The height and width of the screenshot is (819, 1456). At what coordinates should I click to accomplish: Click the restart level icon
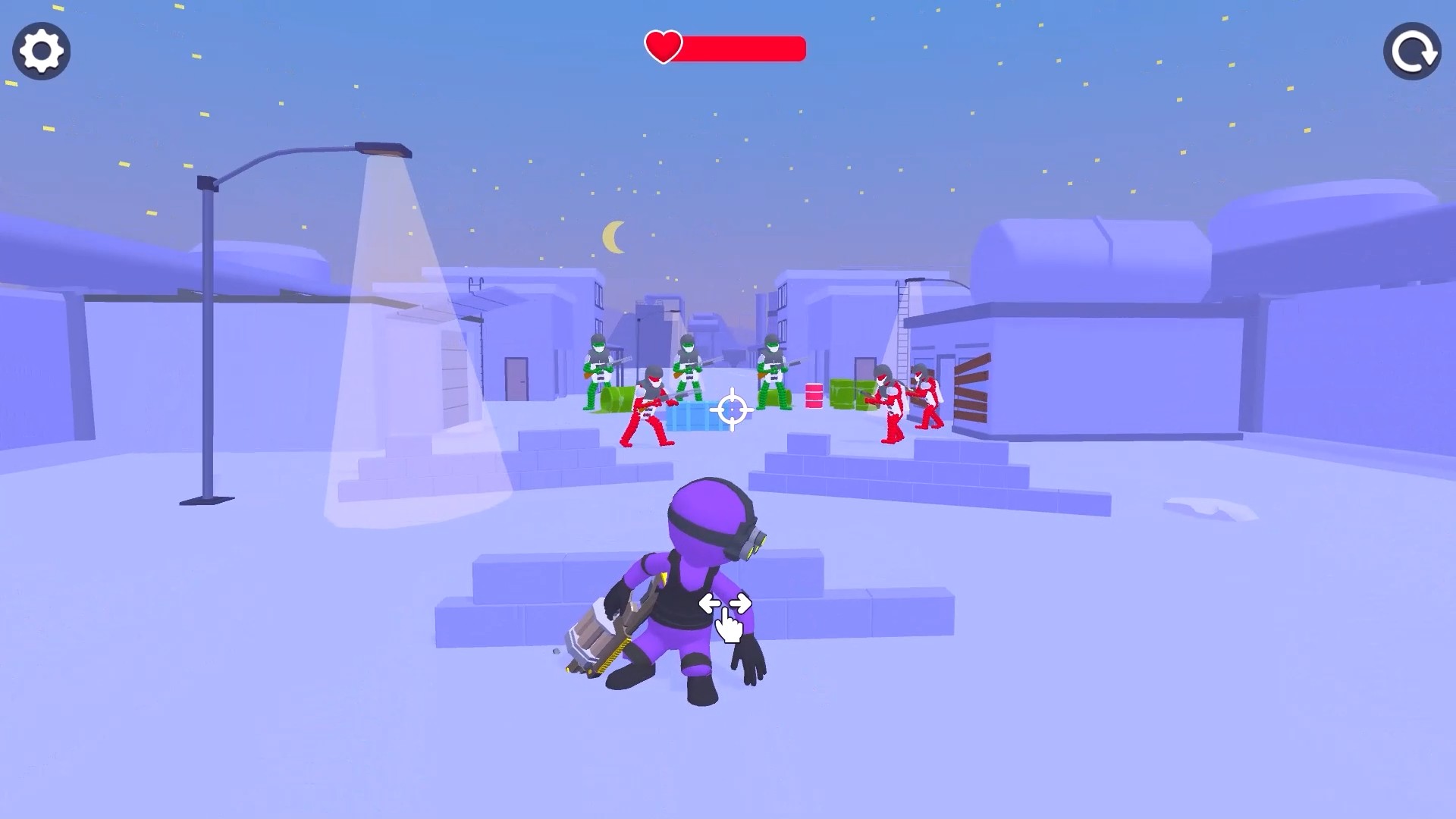[x=1412, y=50]
